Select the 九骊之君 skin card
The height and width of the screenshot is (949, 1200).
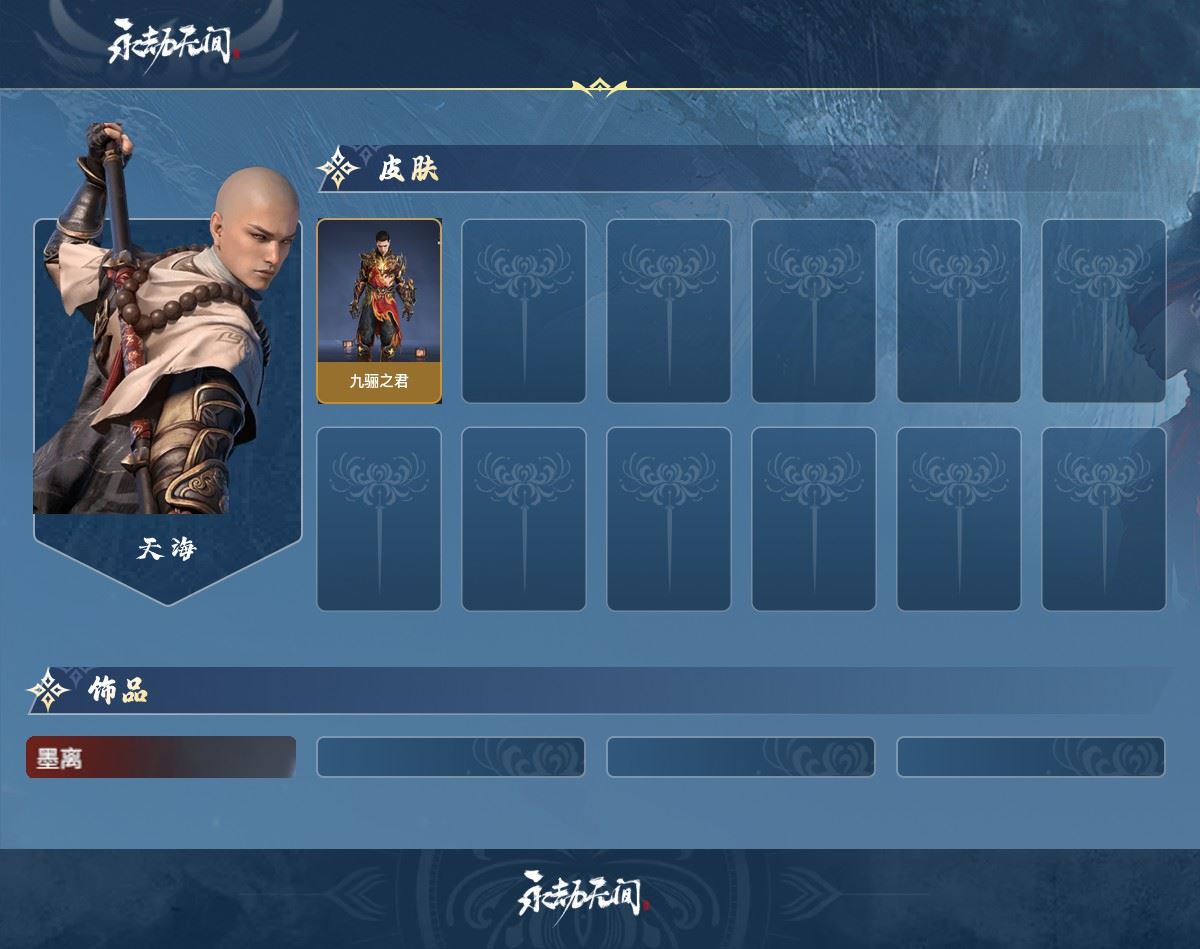point(379,311)
